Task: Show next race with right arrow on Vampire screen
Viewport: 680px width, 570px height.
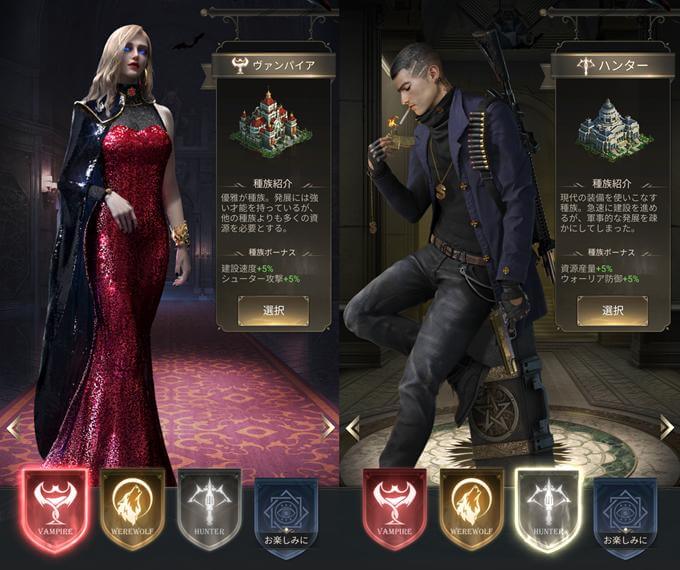Action: coord(328,427)
